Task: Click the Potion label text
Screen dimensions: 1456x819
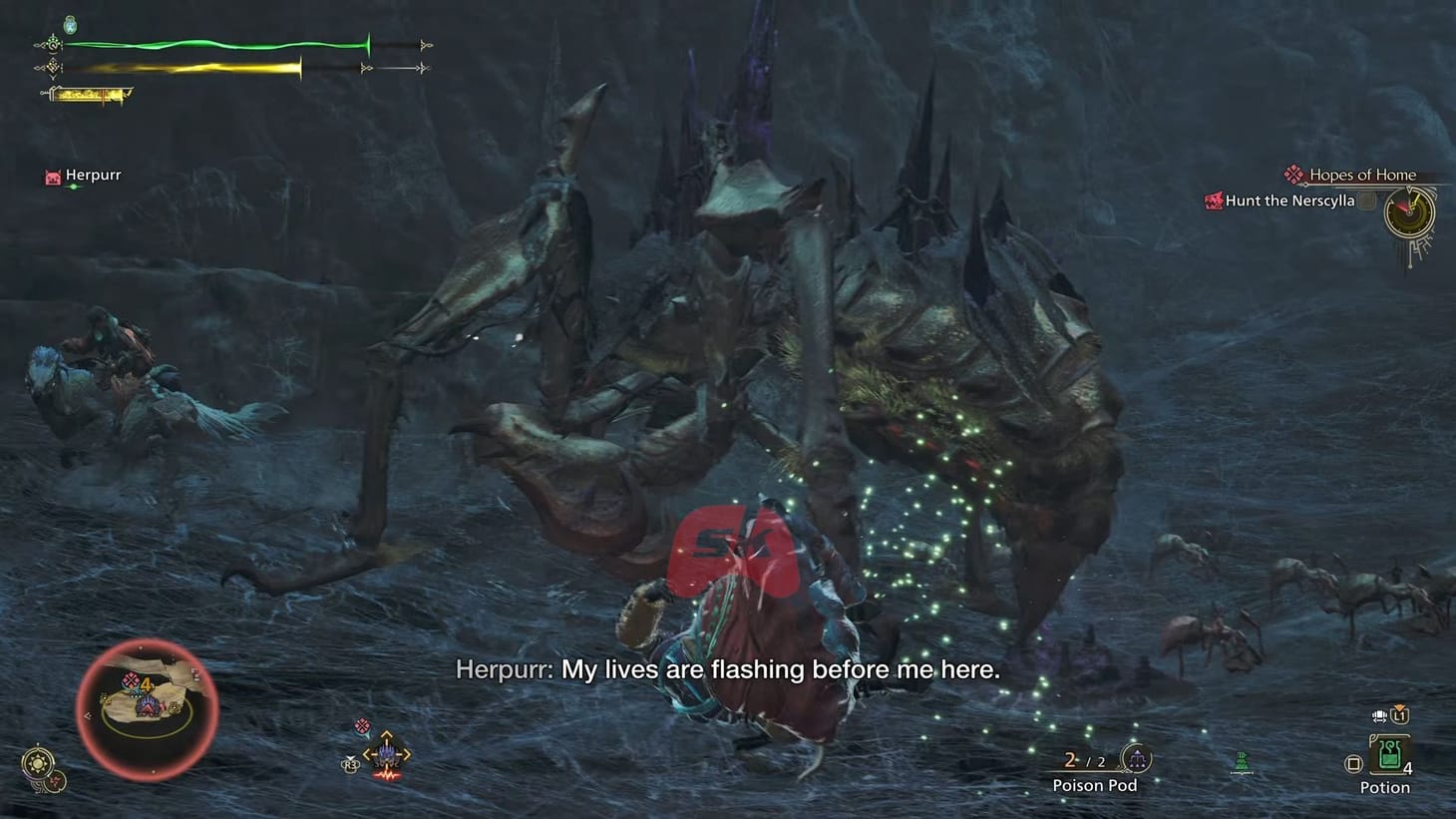Action: coord(1384,787)
